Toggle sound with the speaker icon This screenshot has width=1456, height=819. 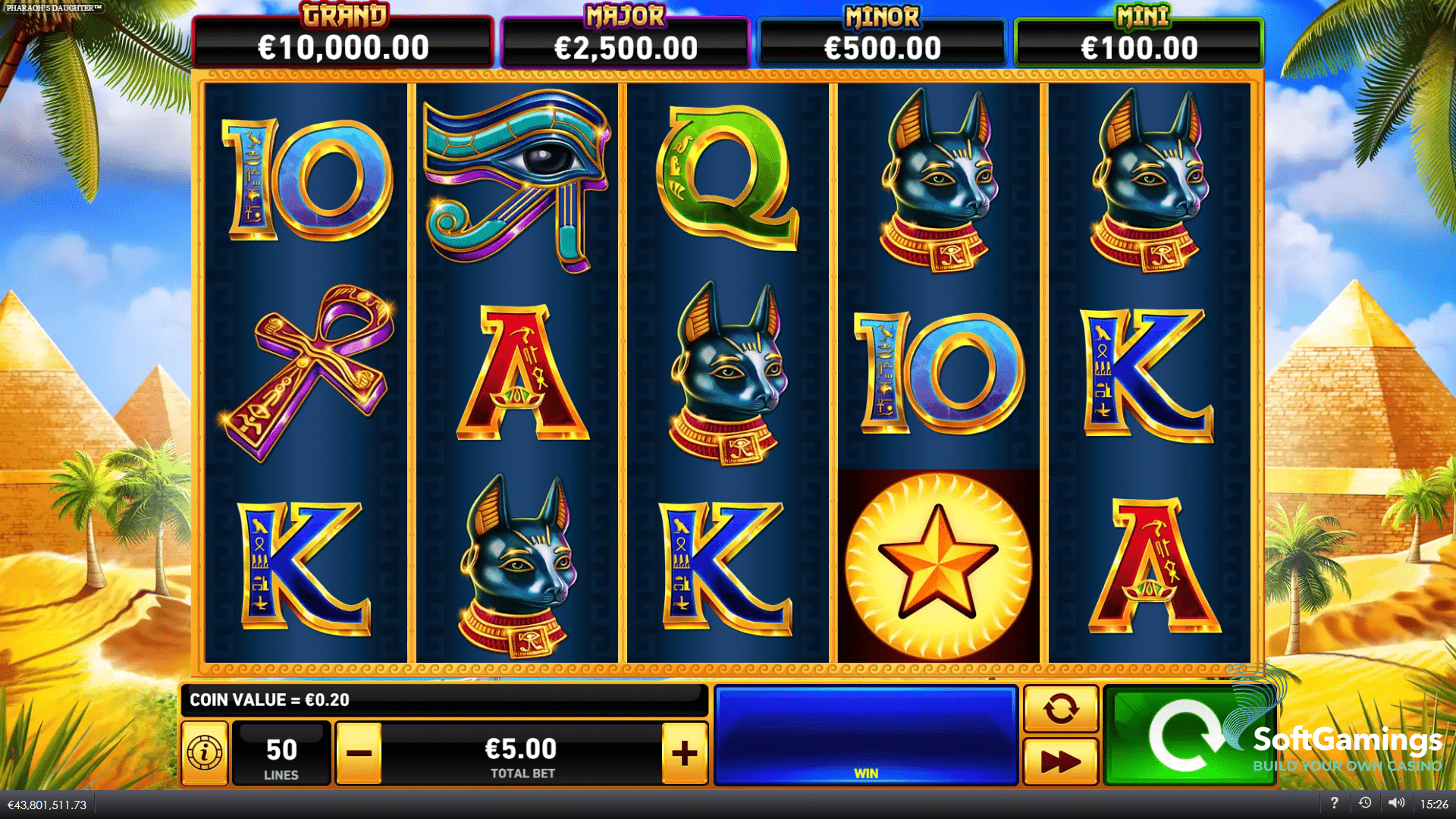coord(1396,803)
